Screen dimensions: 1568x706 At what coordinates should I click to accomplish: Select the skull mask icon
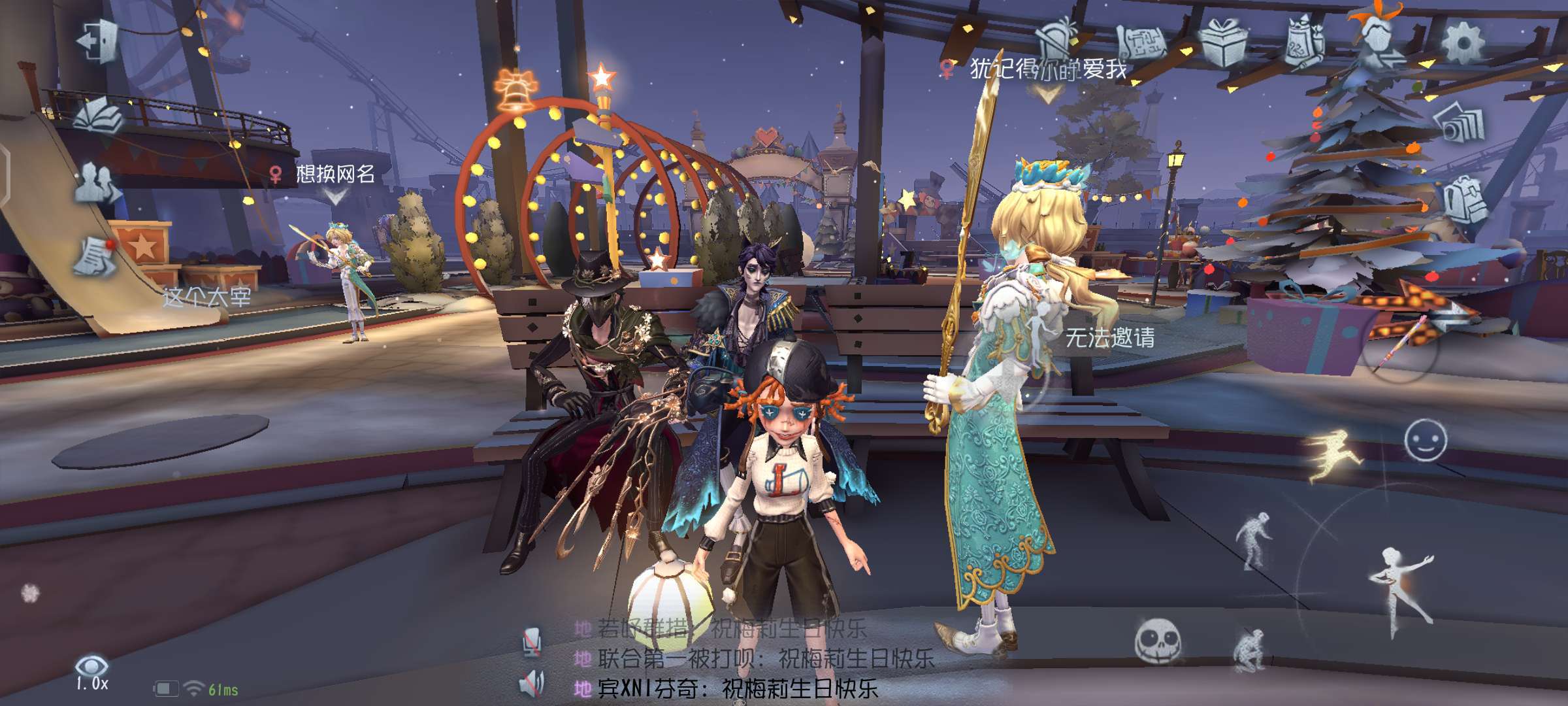pyautogui.click(x=1157, y=641)
